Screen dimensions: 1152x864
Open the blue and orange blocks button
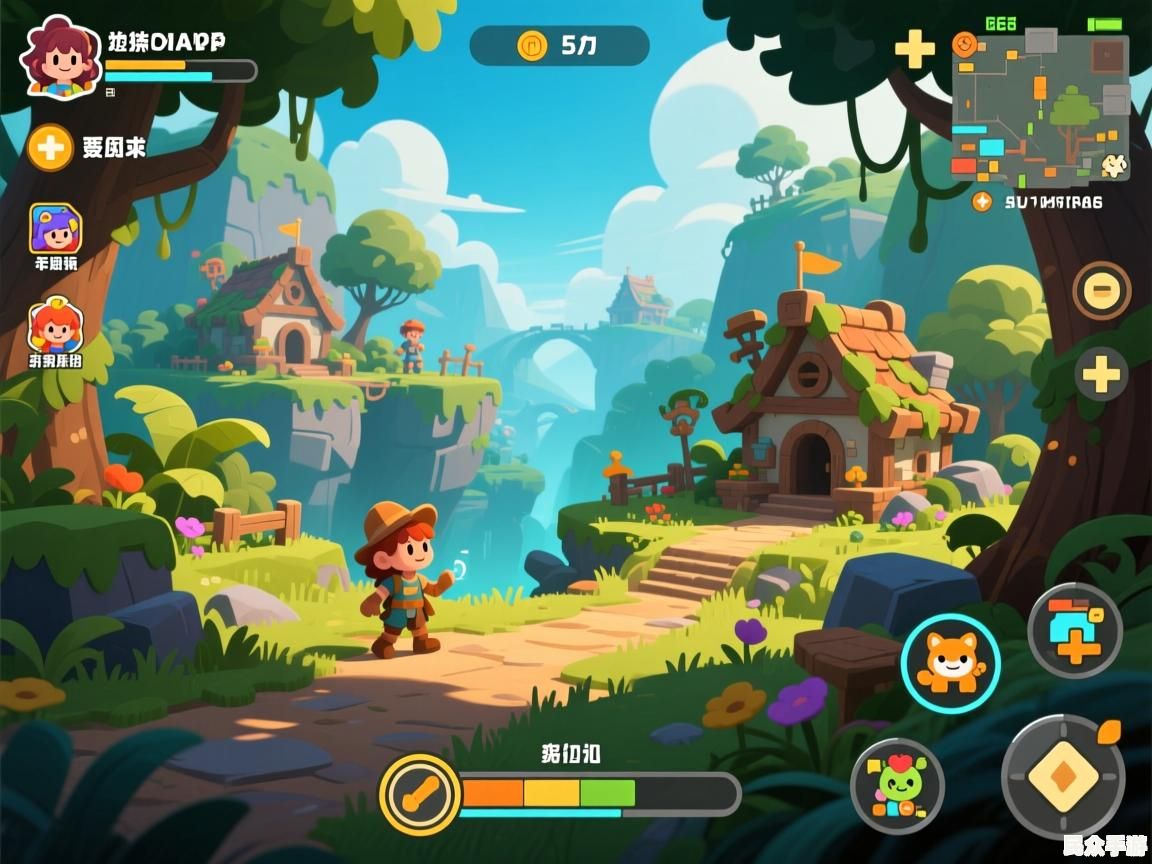click(x=1075, y=631)
